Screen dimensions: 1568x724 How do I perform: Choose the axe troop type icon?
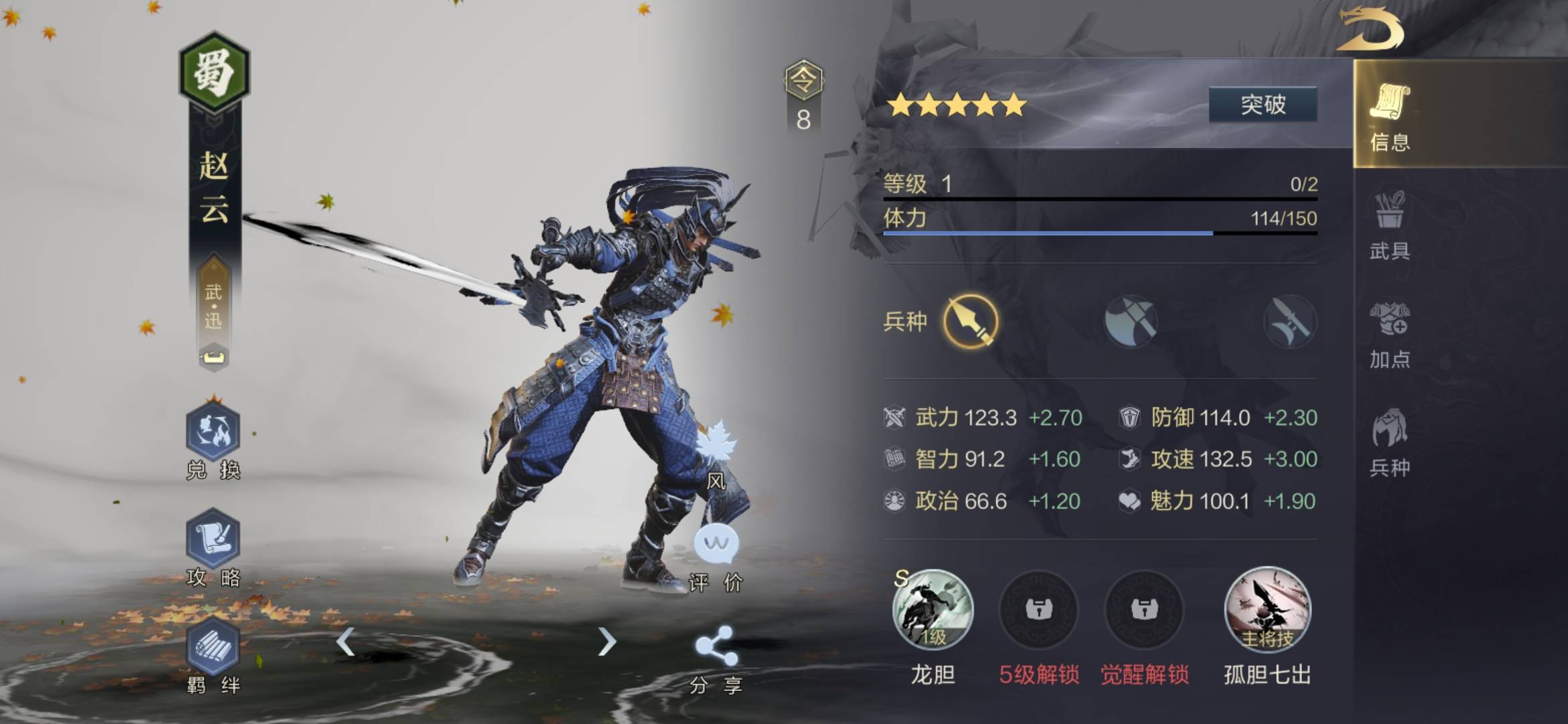1130,322
